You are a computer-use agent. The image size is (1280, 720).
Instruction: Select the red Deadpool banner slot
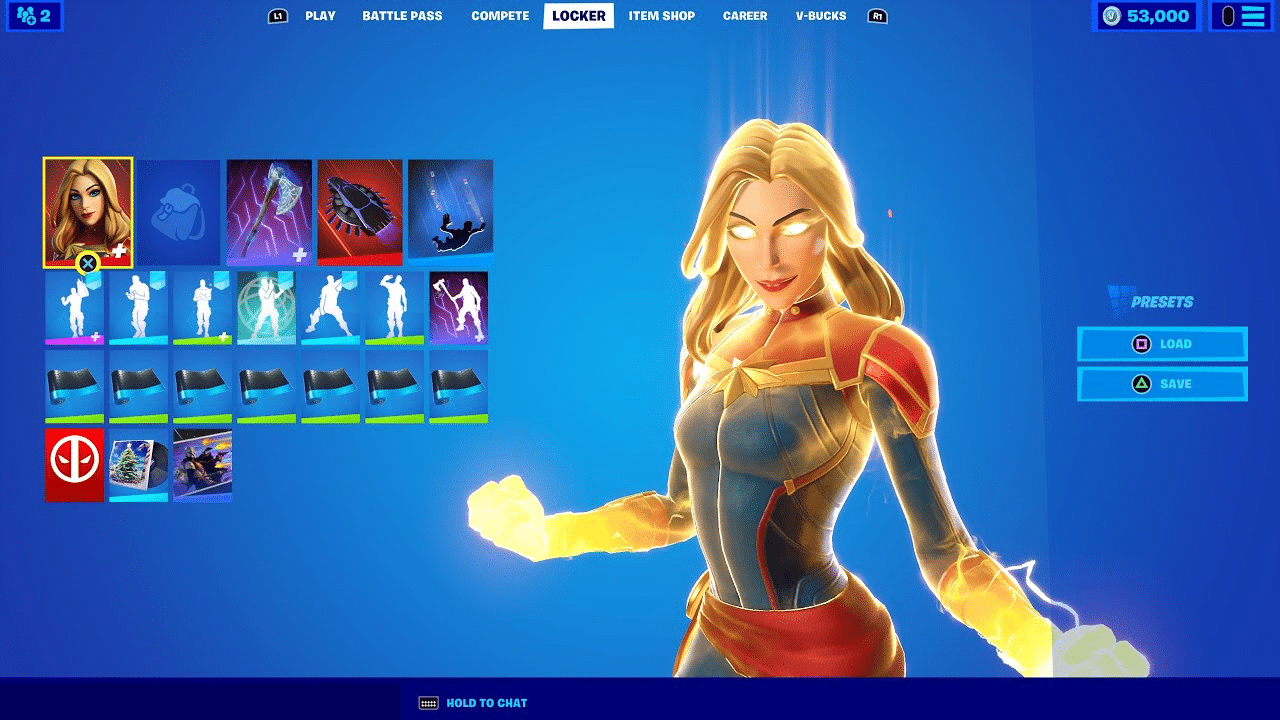74,463
